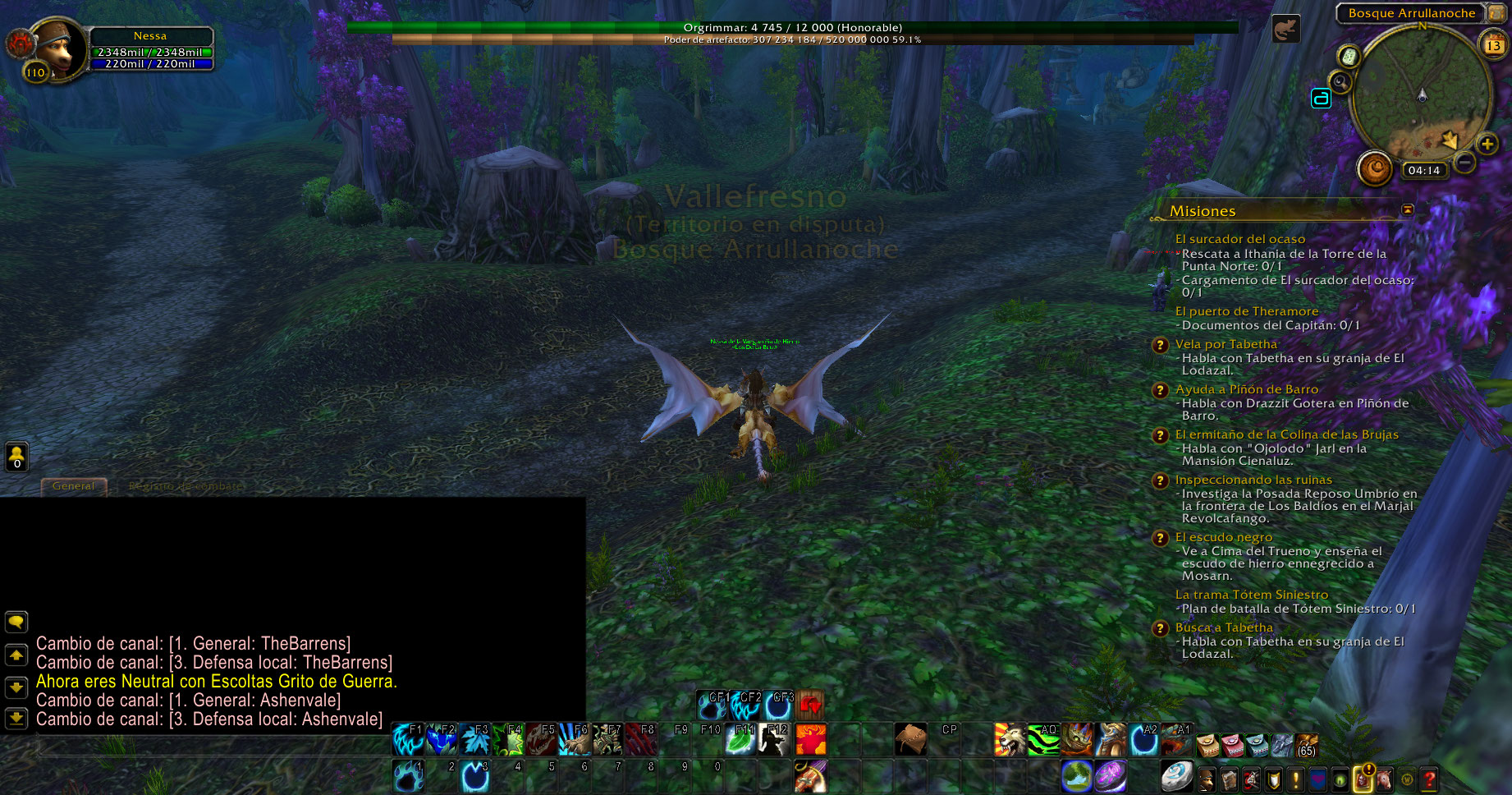Use the snarling wolf ability icon
The height and width of the screenshot is (795, 1512).
[1009, 739]
